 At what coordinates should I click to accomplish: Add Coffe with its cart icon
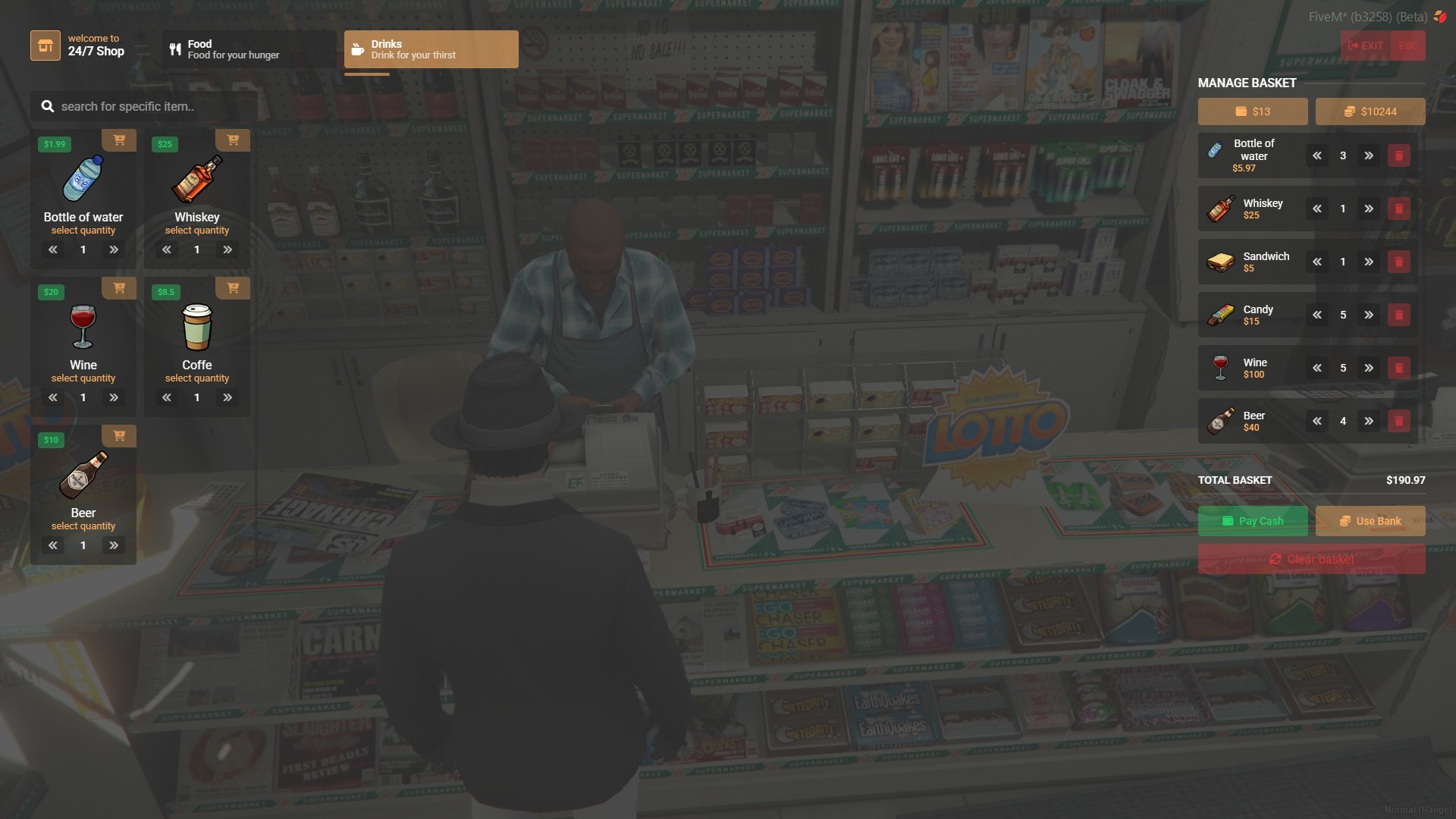pyautogui.click(x=233, y=288)
